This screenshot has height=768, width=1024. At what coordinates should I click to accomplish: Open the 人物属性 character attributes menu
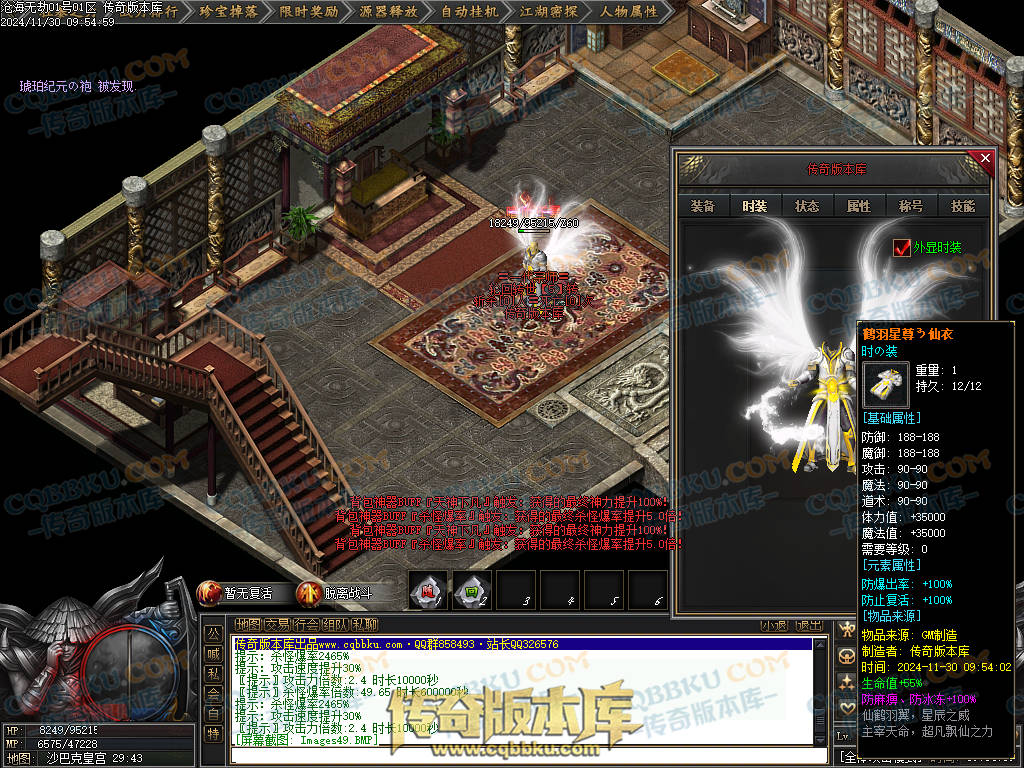coord(629,12)
